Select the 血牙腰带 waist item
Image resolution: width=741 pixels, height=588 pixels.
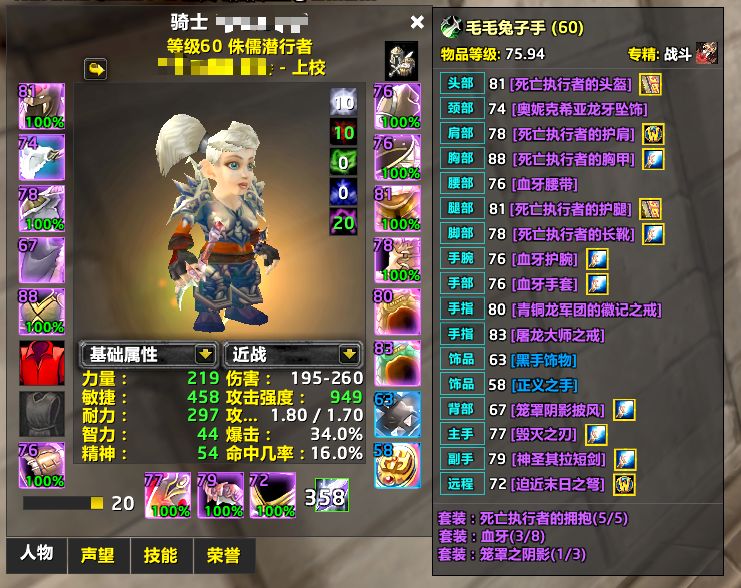pos(546,185)
